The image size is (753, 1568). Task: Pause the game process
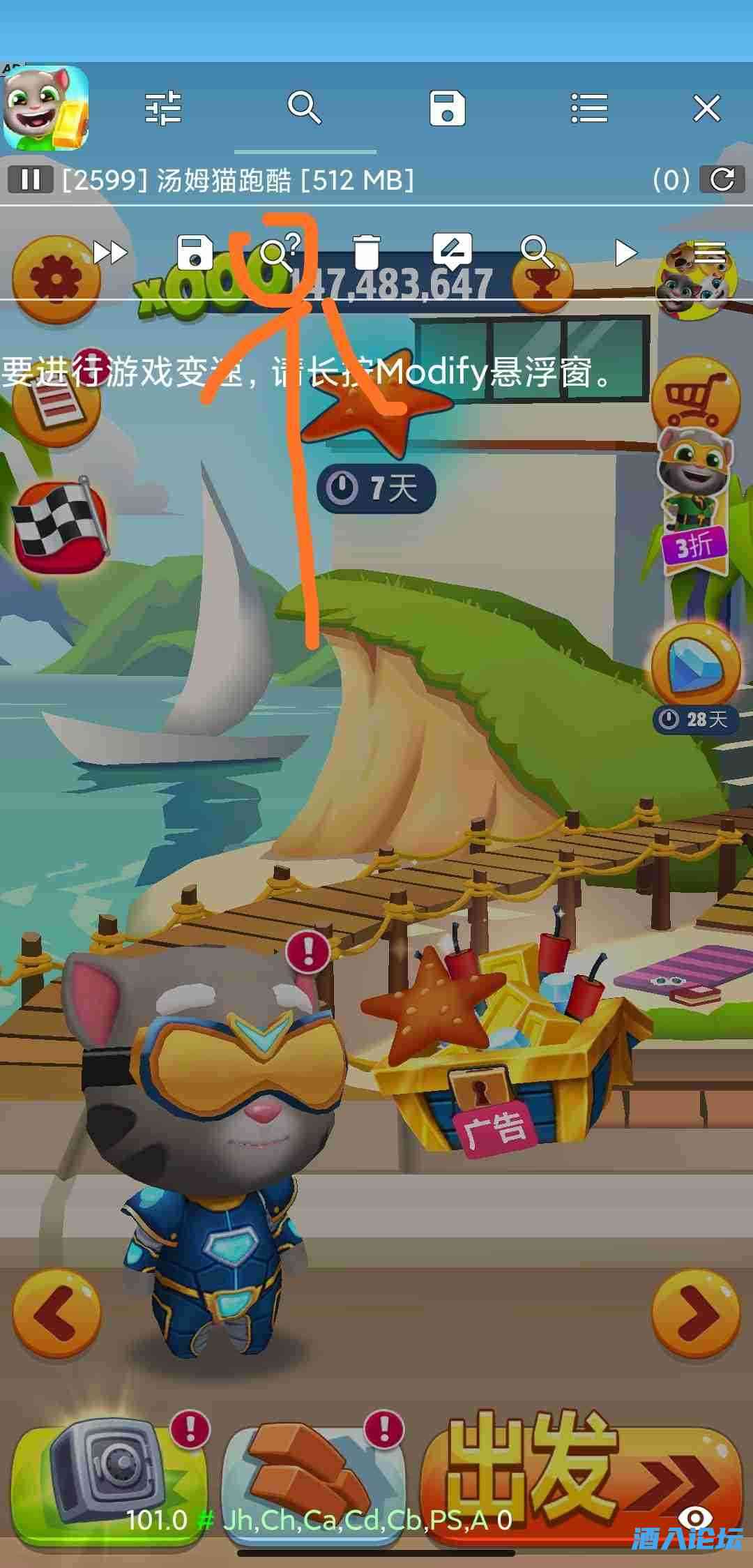pos(30,180)
